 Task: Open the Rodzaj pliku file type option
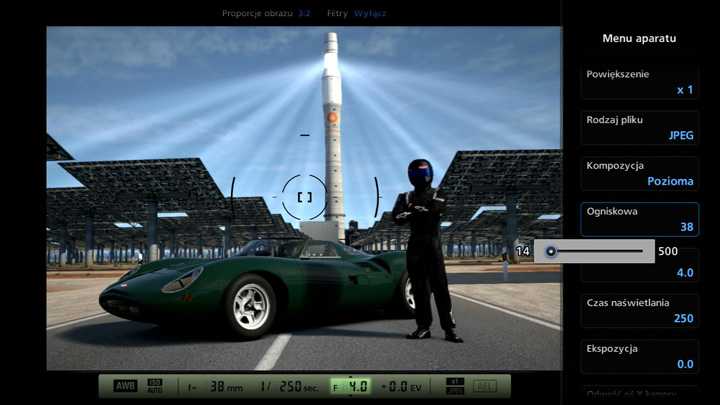click(x=640, y=127)
